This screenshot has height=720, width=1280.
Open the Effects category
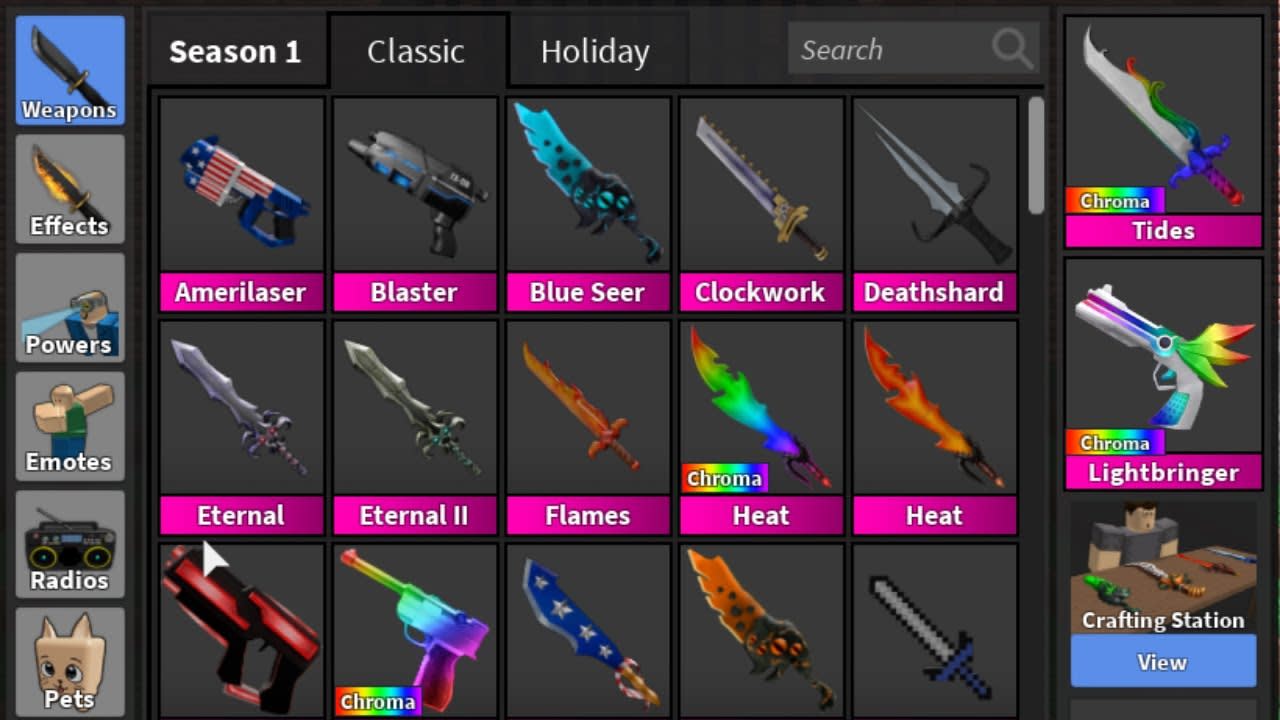[x=69, y=188]
